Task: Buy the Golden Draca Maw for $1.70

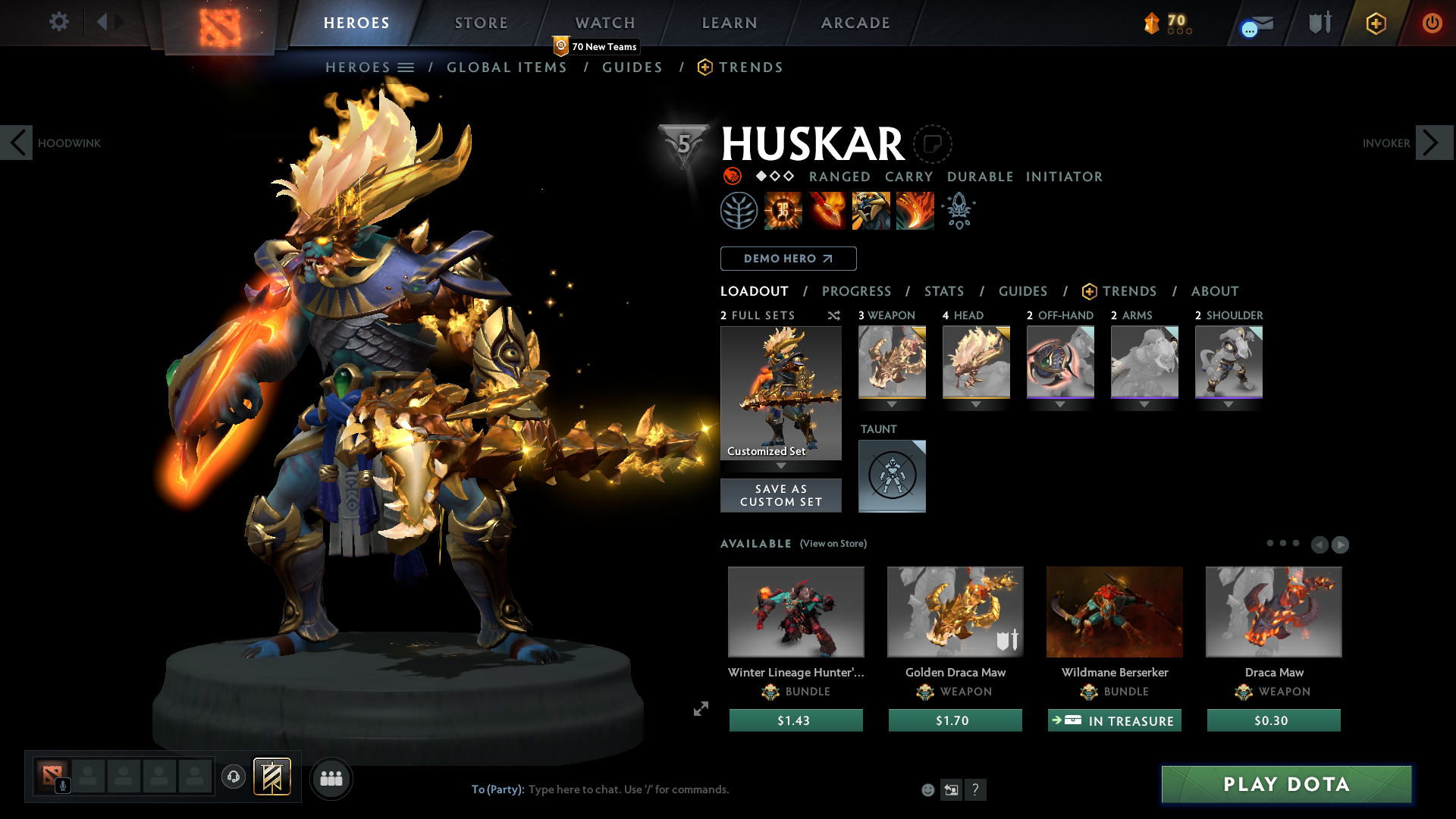Action: click(955, 720)
